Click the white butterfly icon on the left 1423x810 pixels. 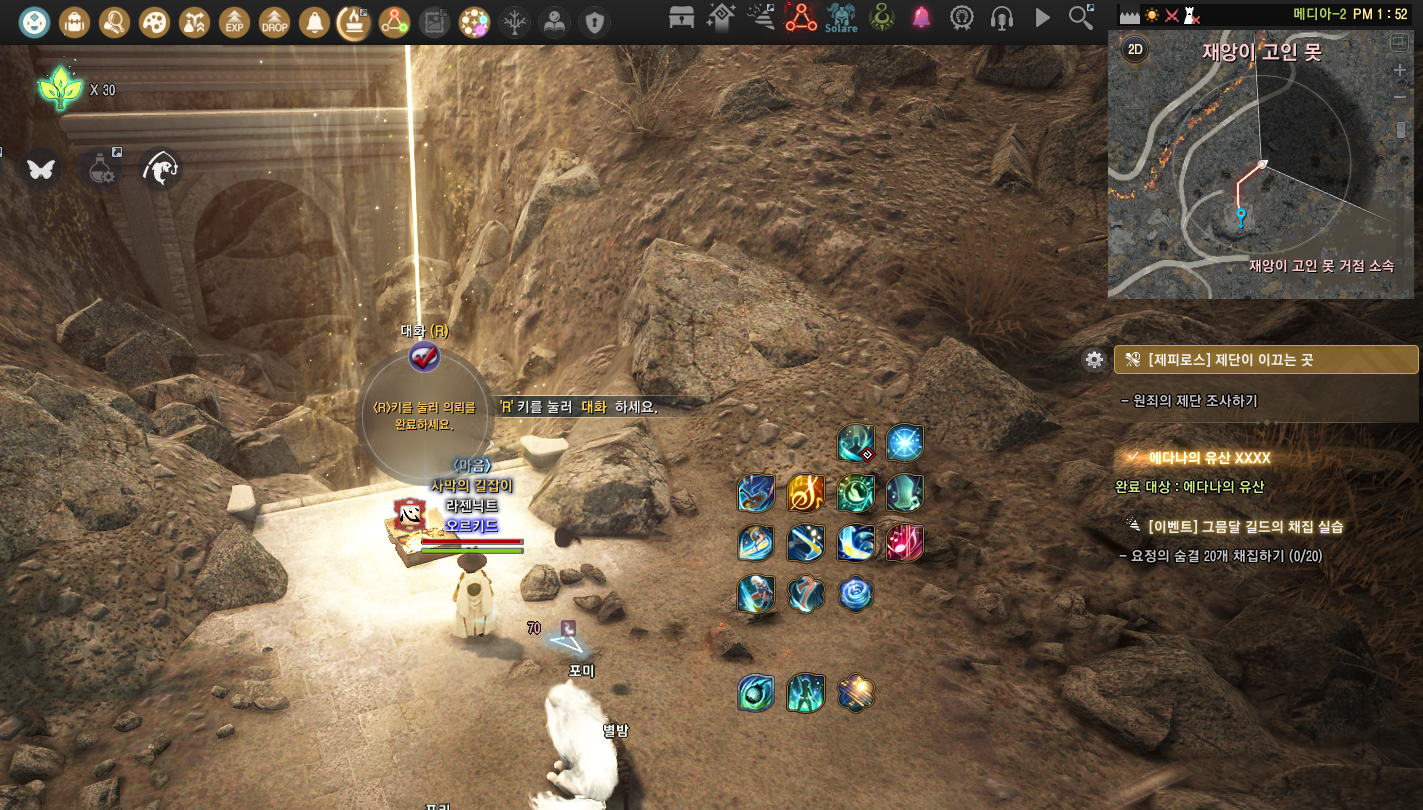coord(41,169)
